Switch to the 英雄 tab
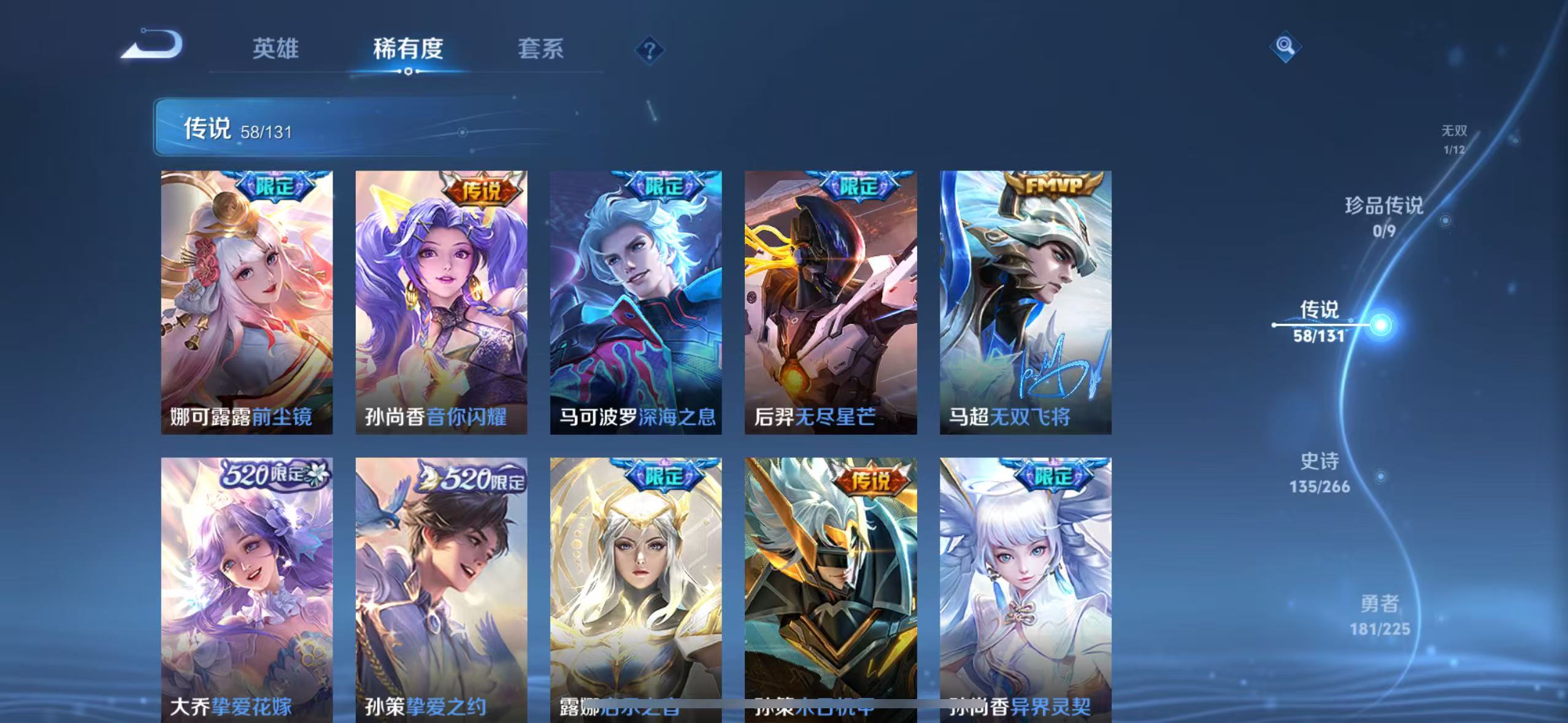This screenshot has height=723, width=1568. (x=275, y=49)
